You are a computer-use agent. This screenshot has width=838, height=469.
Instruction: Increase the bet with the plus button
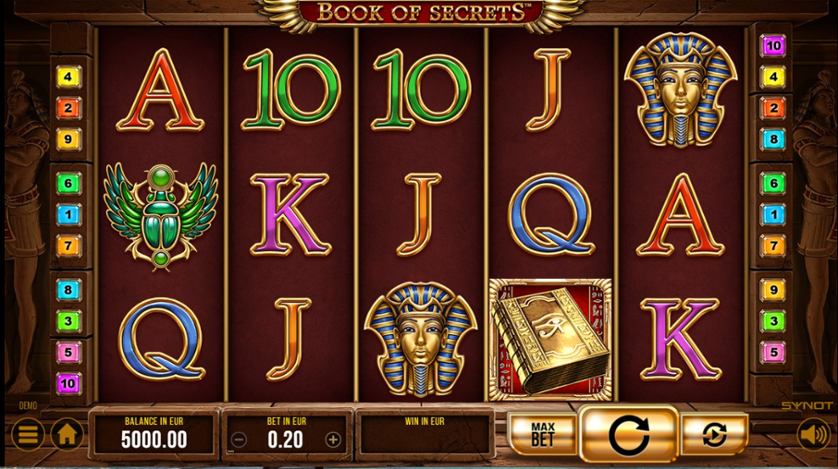(x=333, y=439)
